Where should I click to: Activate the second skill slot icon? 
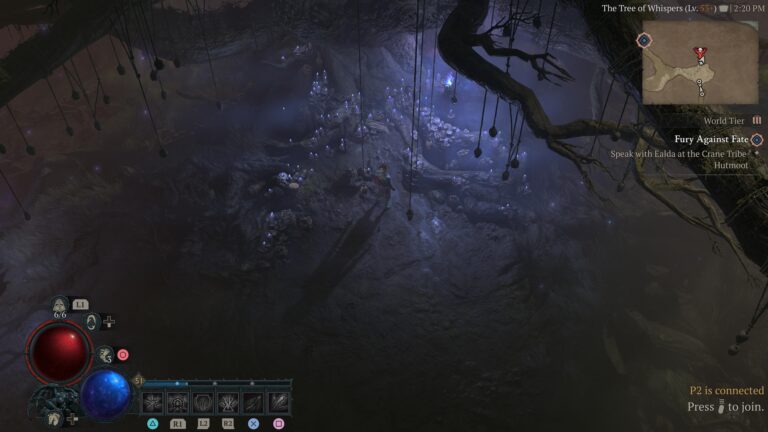(178, 402)
